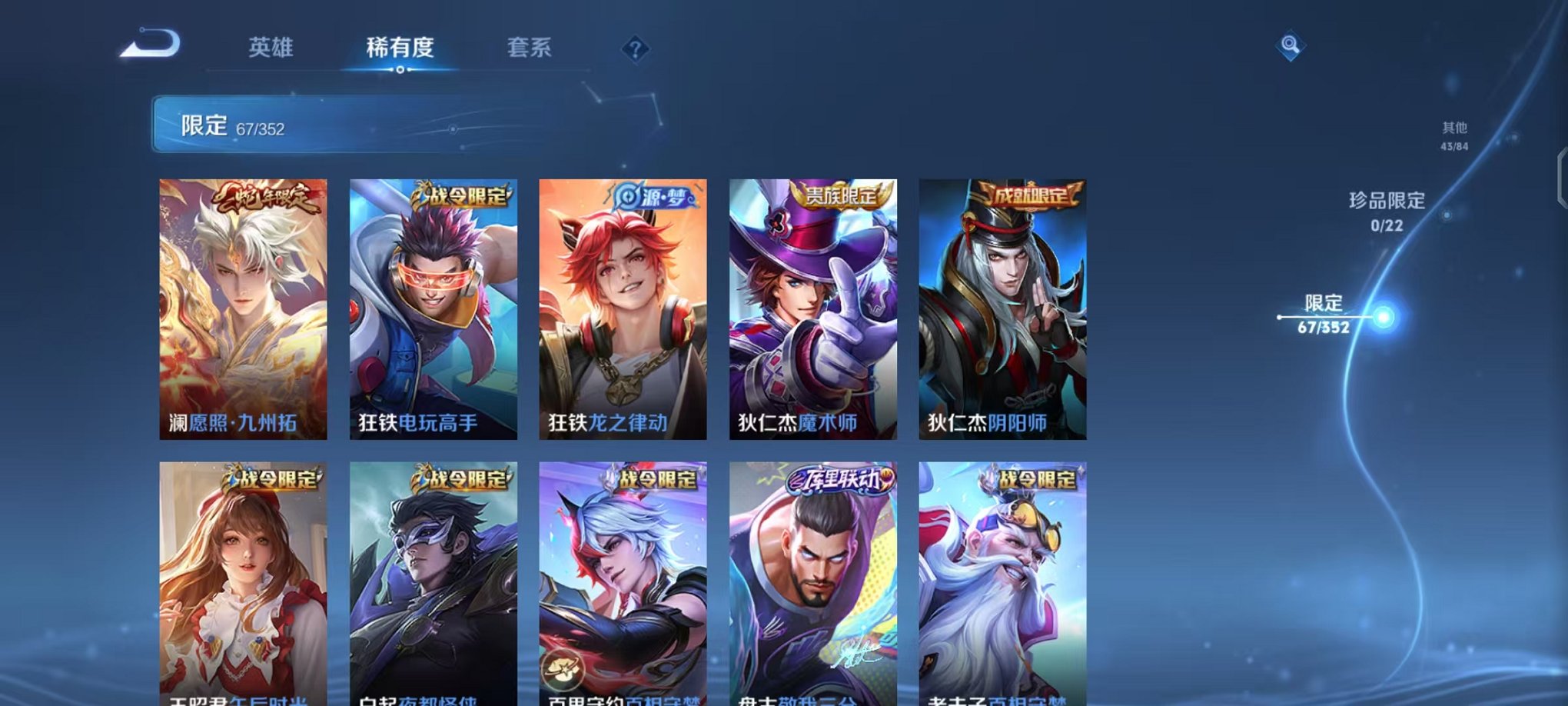Select the 其他 43/84 category
The width and height of the screenshot is (1568, 706).
click(1457, 136)
